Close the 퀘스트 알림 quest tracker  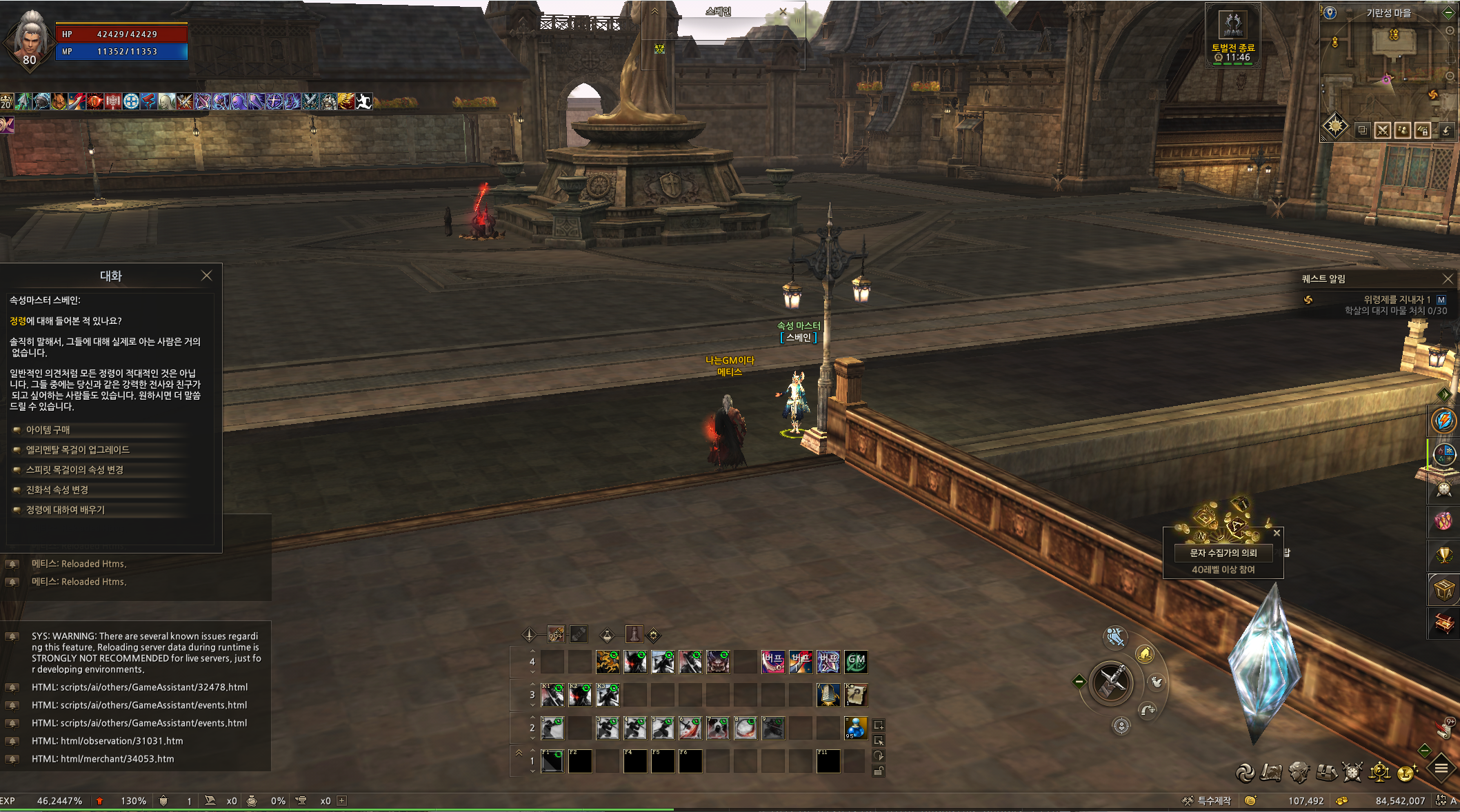pos(1448,278)
